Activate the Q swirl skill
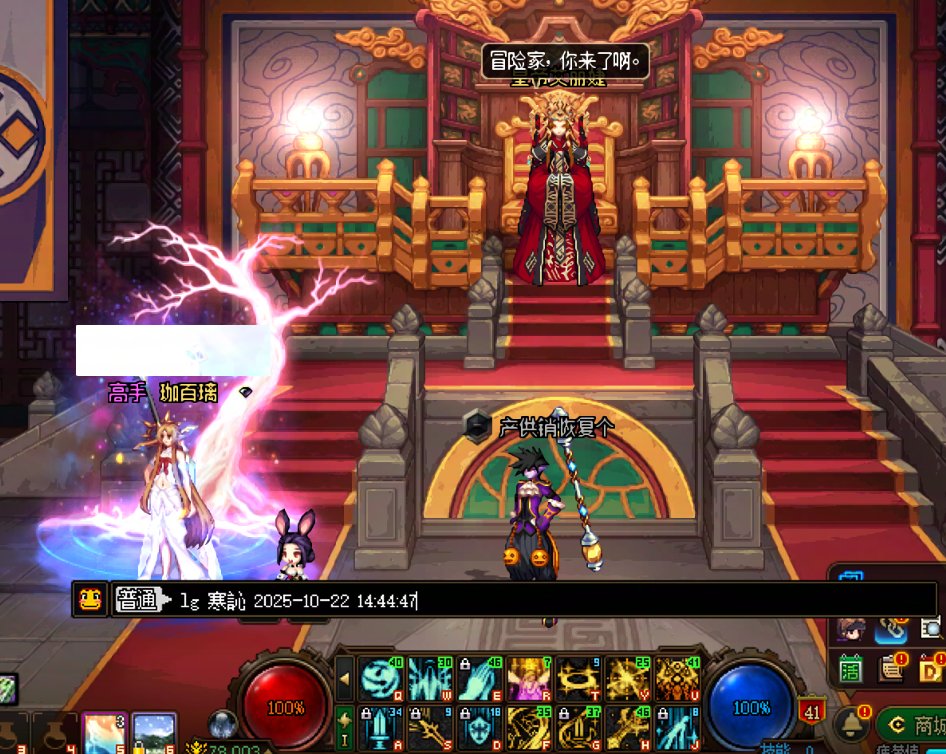This screenshot has width=946, height=754. click(x=381, y=679)
